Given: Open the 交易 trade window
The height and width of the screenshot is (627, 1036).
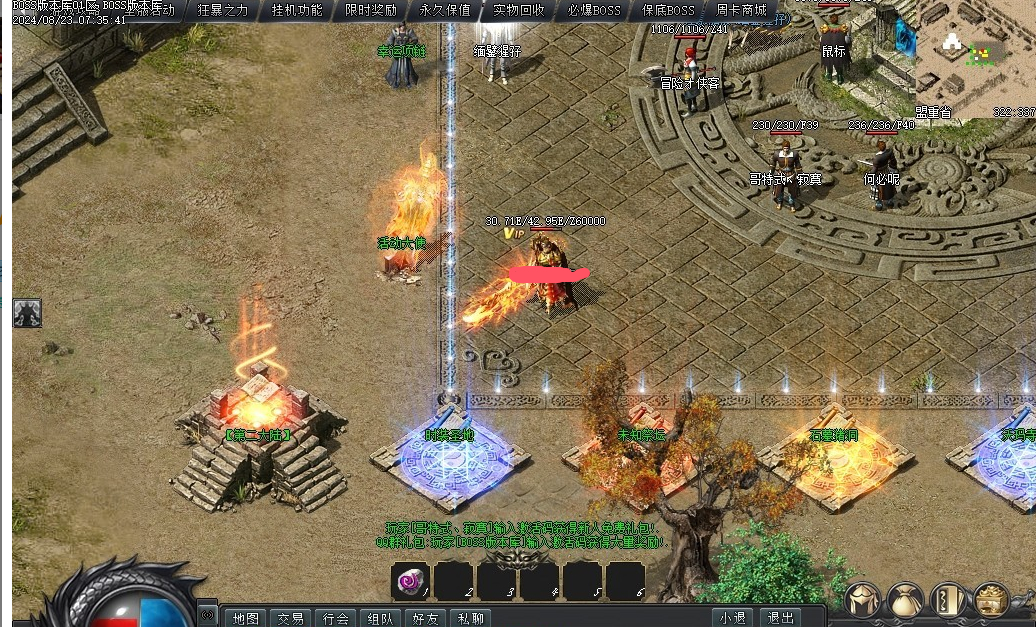Looking at the screenshot, I should click(x=291, y=618).
